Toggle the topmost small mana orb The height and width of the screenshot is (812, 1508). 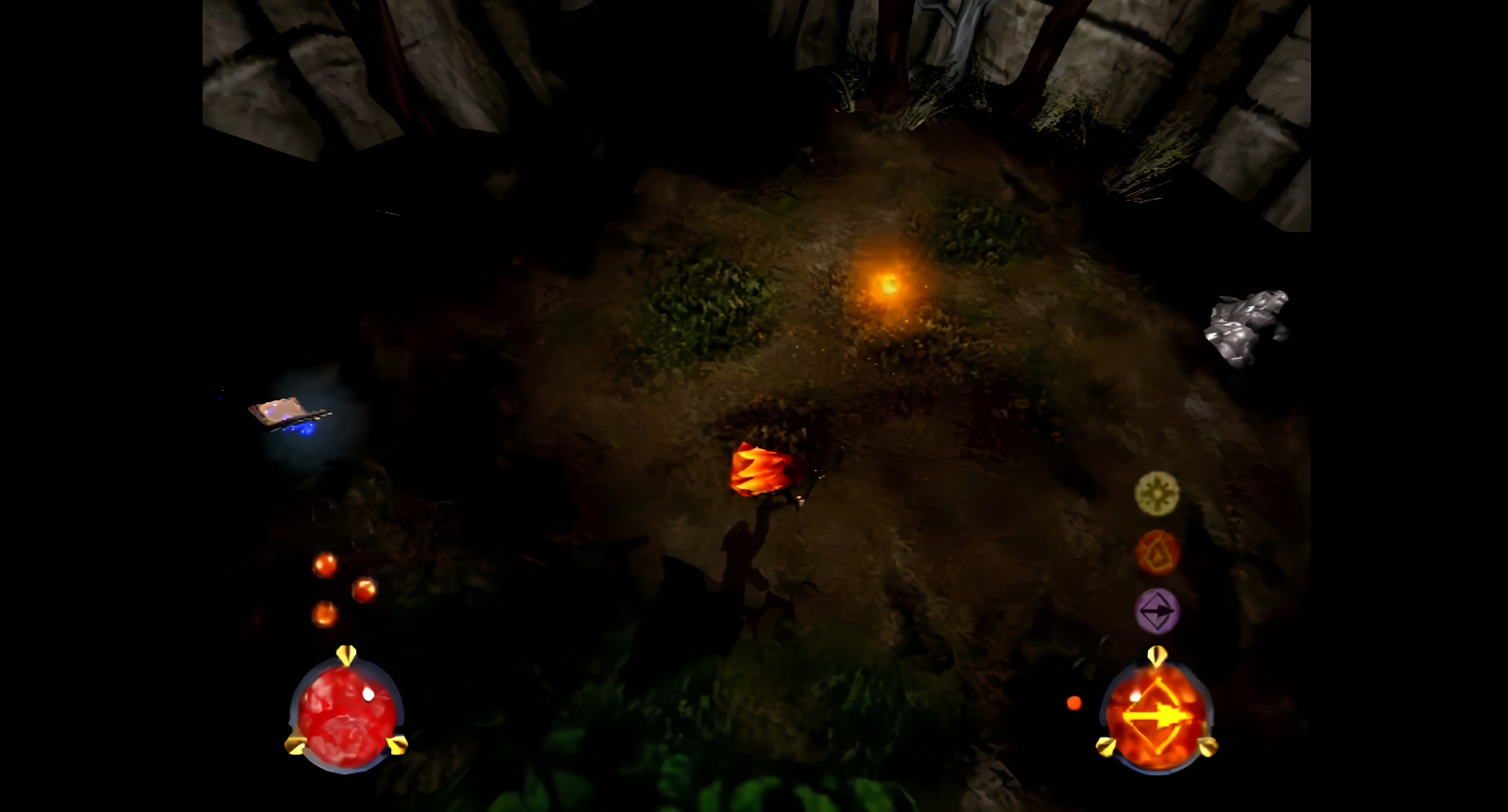(324, 564)
